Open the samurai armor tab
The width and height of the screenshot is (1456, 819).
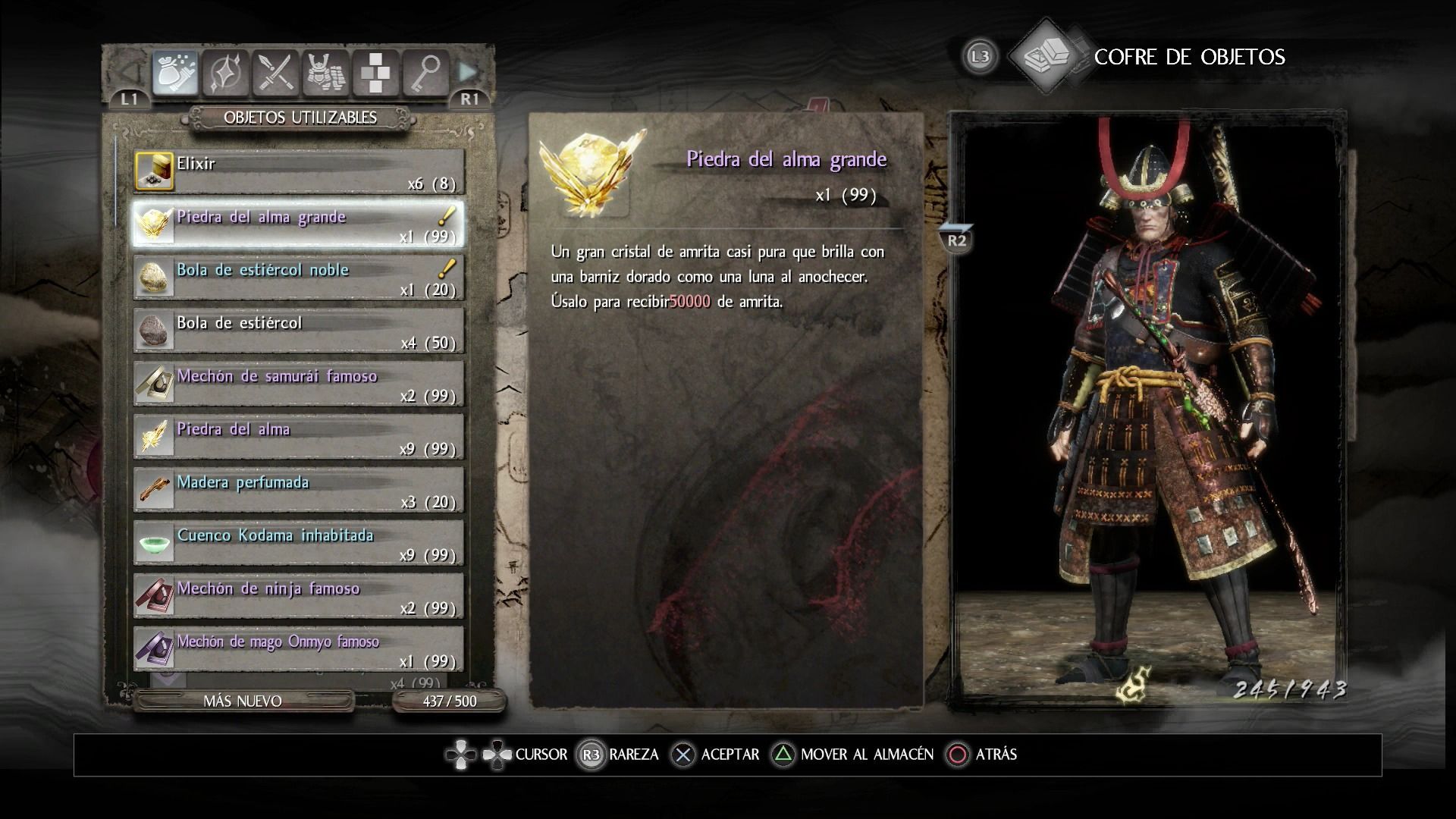point(325,74)
